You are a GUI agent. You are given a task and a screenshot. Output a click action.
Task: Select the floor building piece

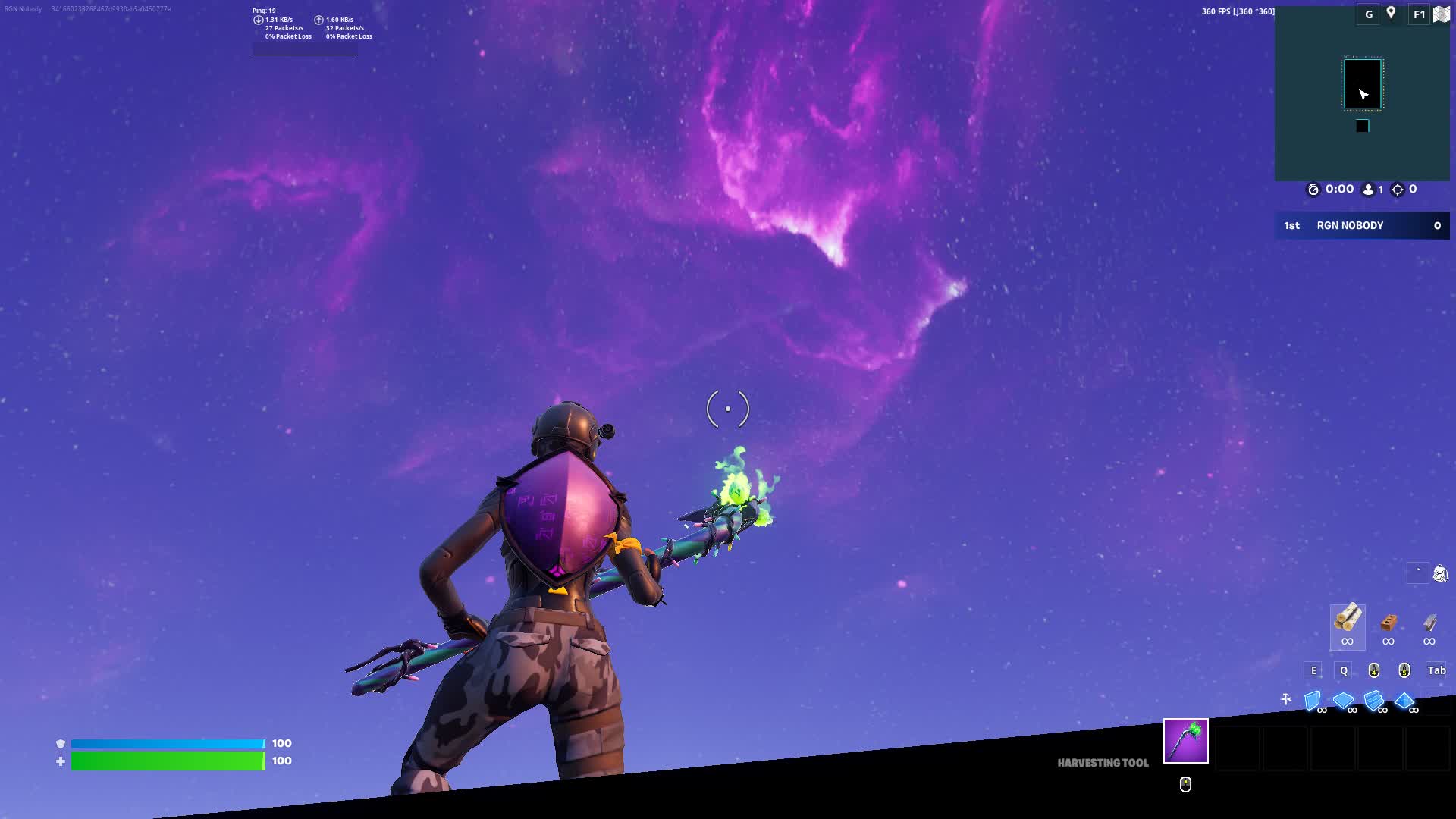[1343, 701]
